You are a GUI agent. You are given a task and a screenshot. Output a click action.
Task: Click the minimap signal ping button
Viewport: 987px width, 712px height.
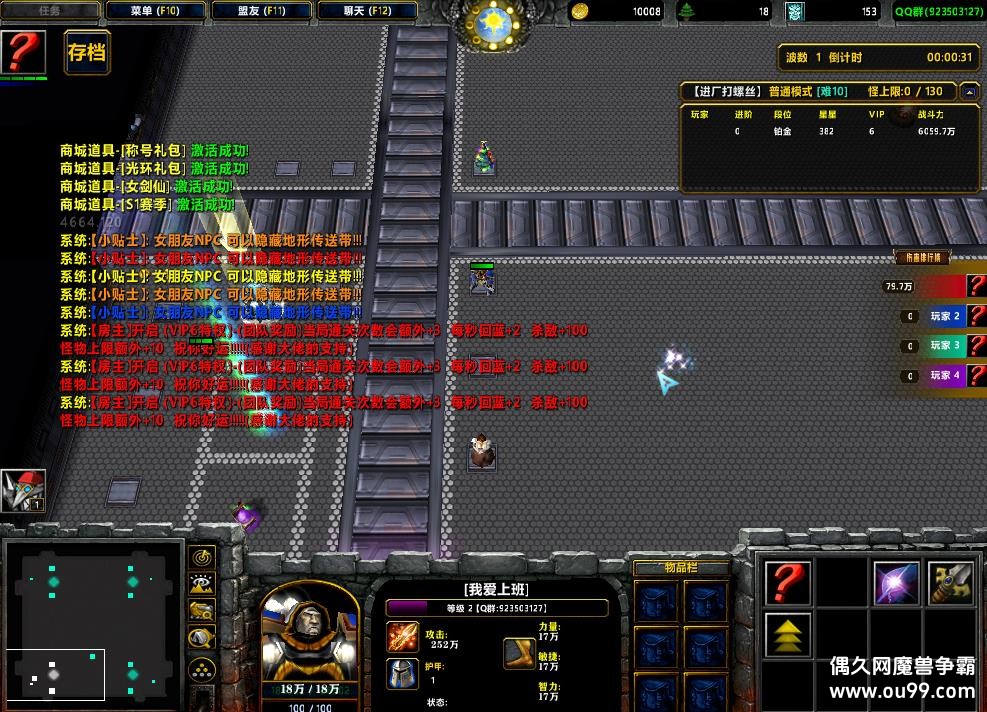202,558
